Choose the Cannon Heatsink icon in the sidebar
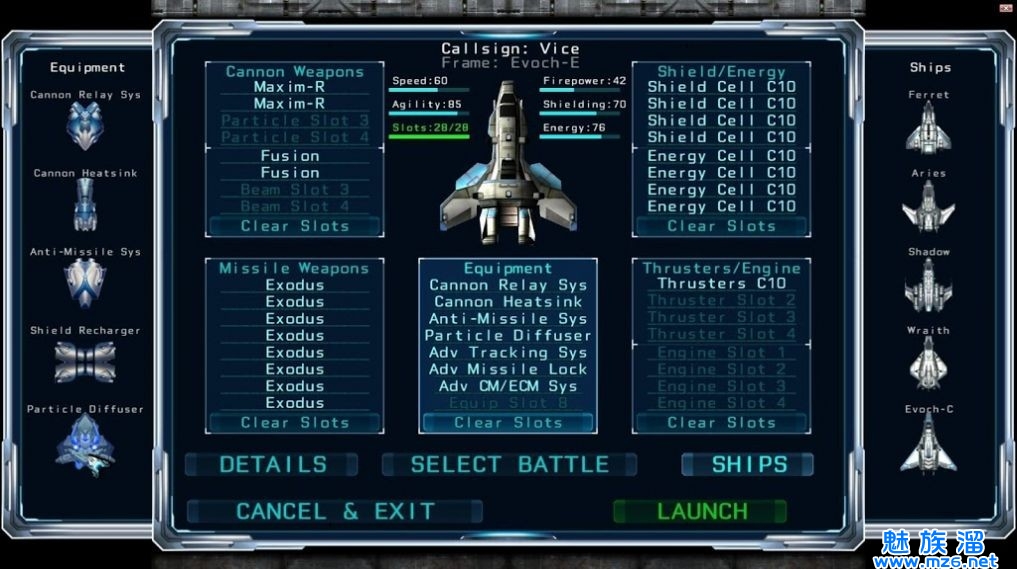The image size is (1017, 569). (85, 204)
